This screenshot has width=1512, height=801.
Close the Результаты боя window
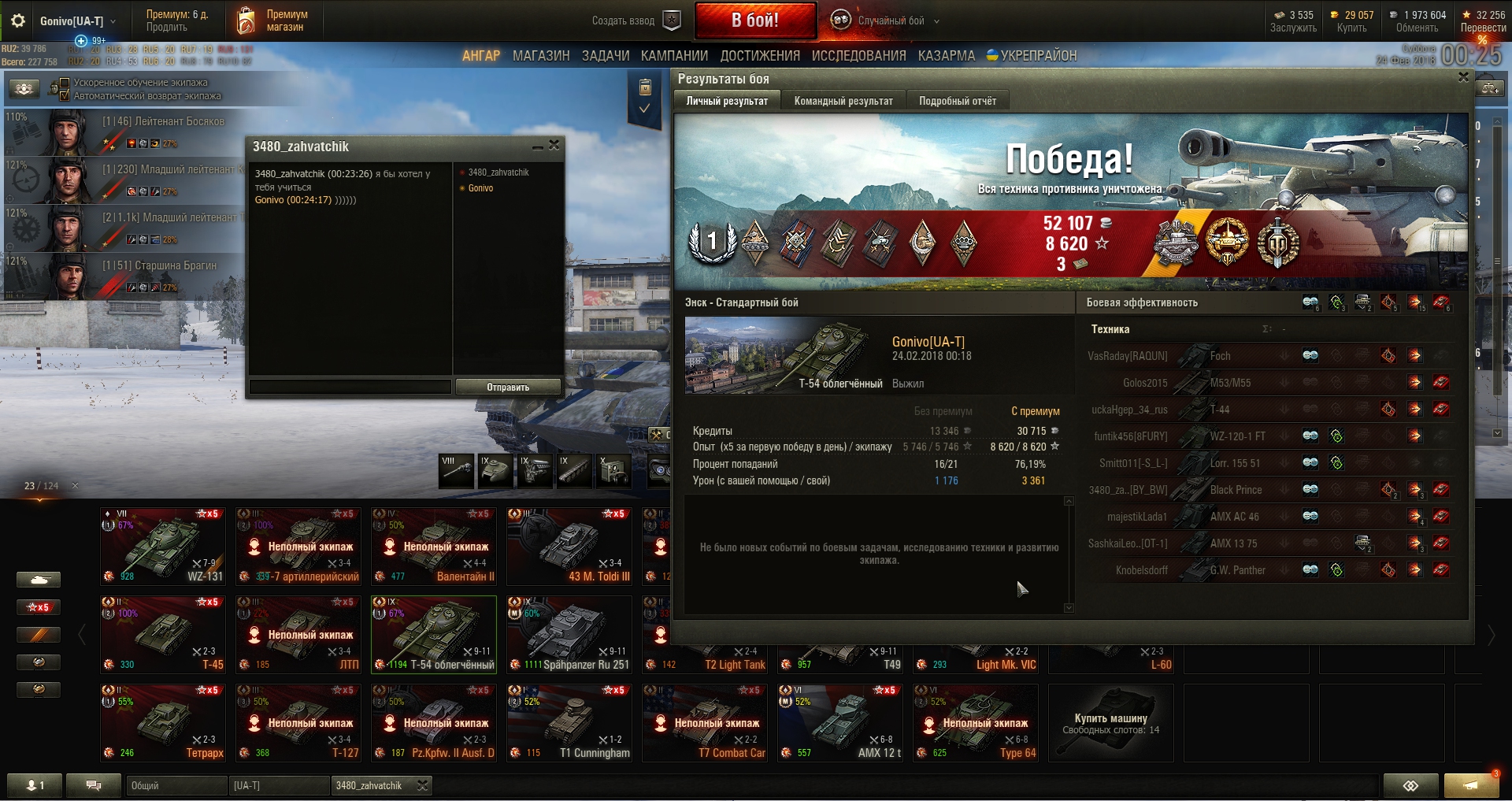[1463, 77]
